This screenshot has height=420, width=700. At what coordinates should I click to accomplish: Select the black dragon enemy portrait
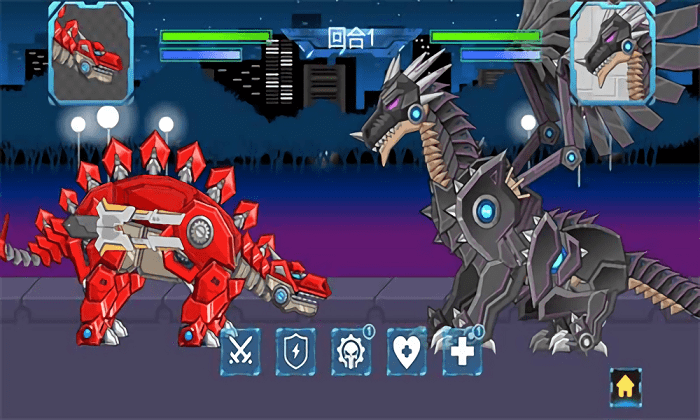612,52
